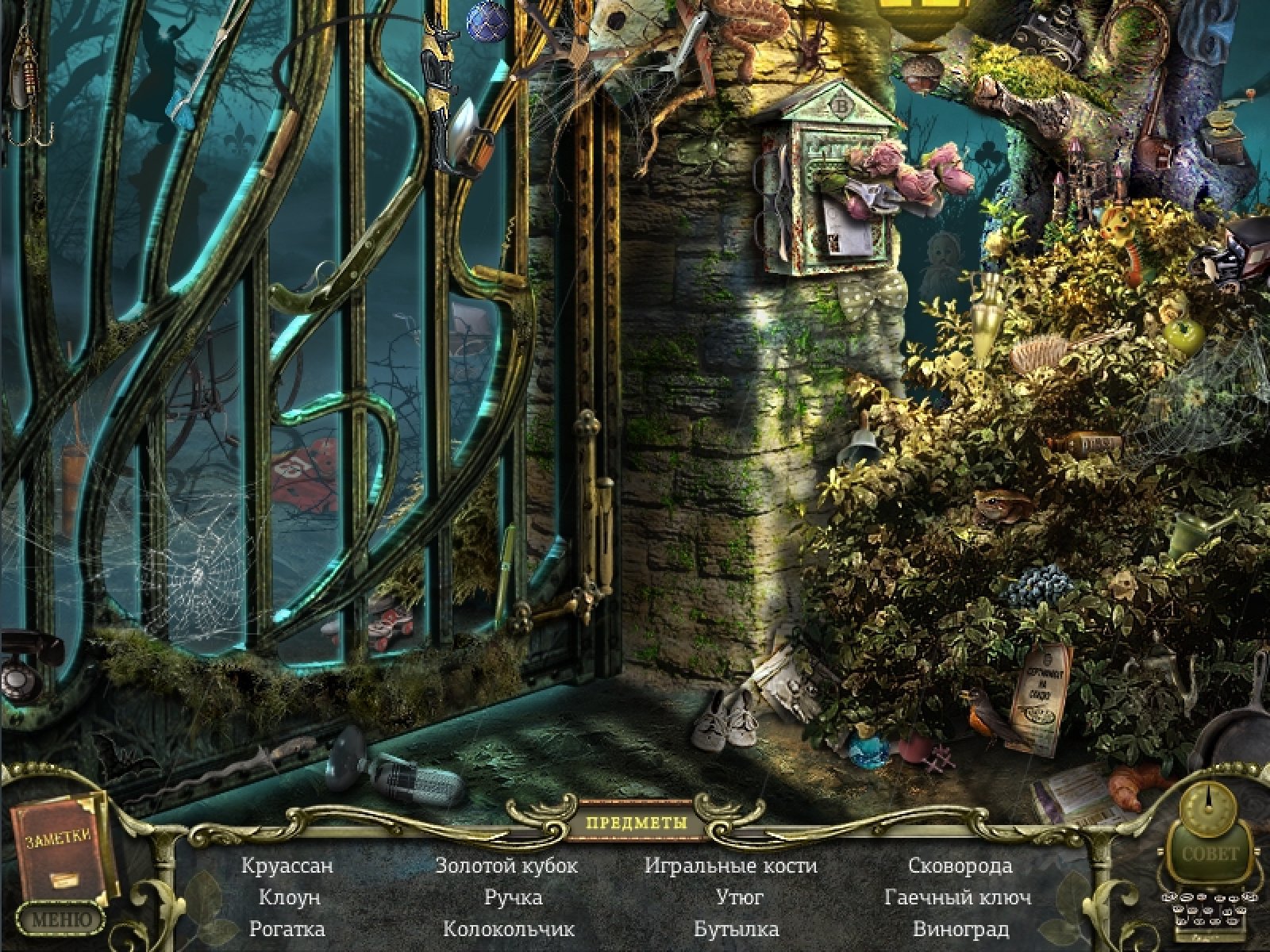Open the МЕНЮ button
This screenshot has height=952, width=1270.
[x=61, y=920]
